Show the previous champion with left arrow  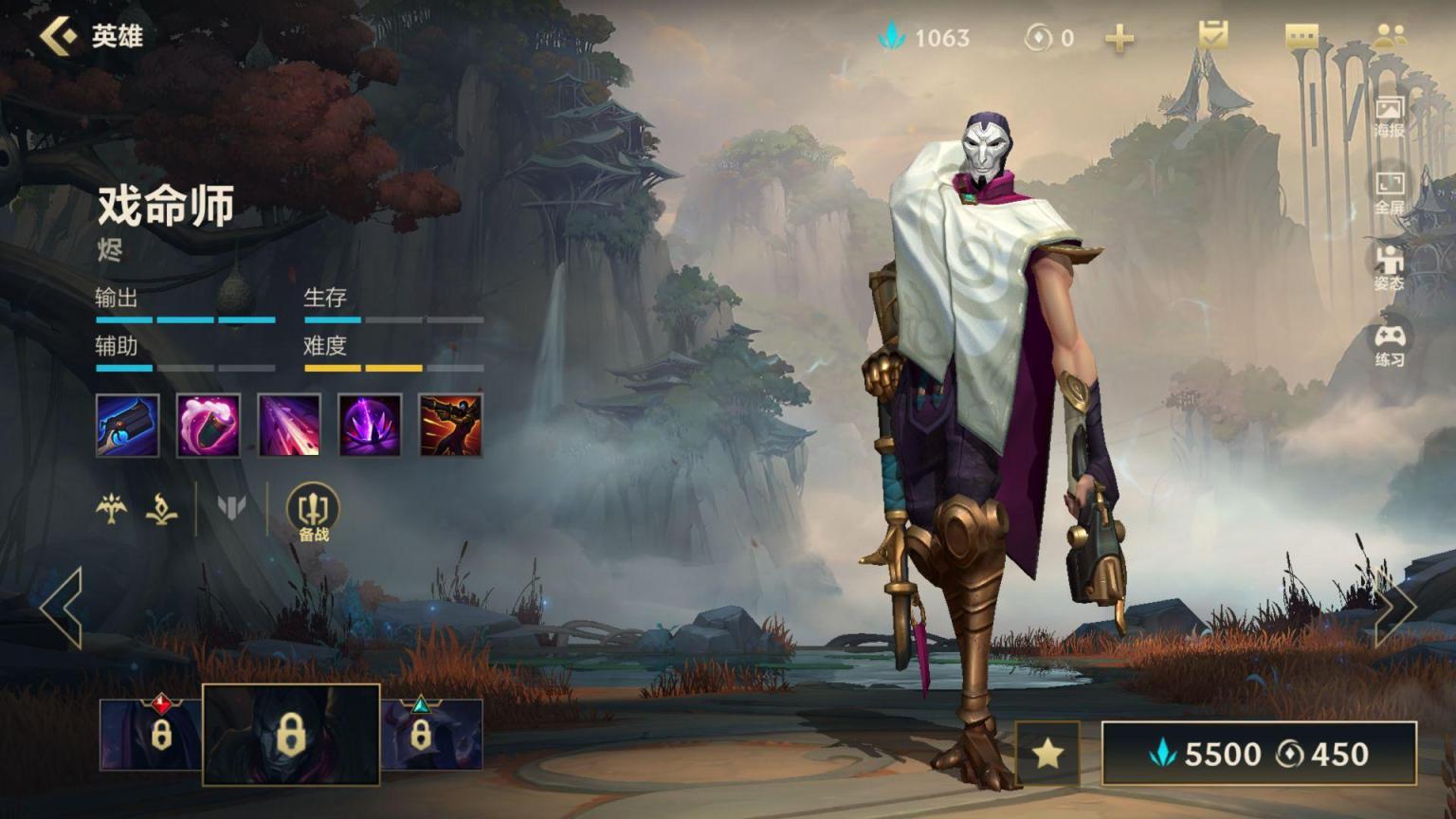tap(63, 608)
